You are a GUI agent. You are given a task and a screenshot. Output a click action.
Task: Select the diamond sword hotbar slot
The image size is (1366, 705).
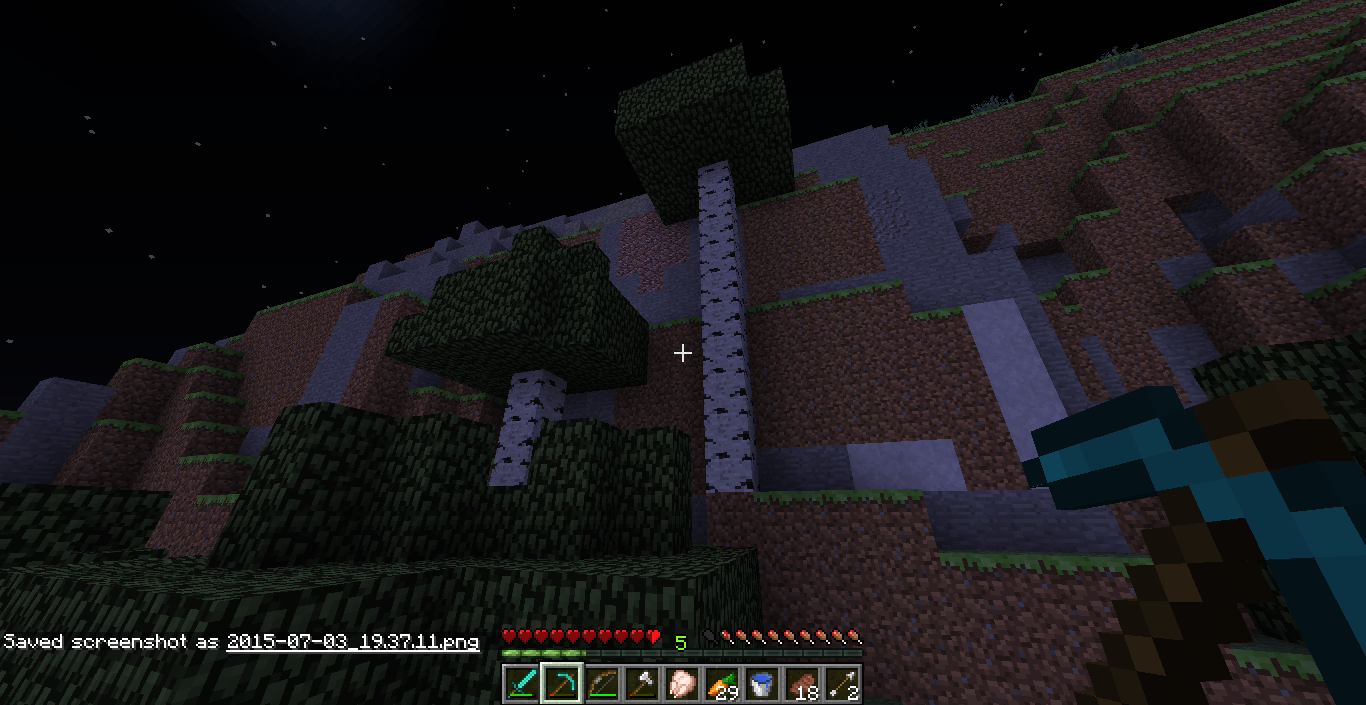click(521, 684)
